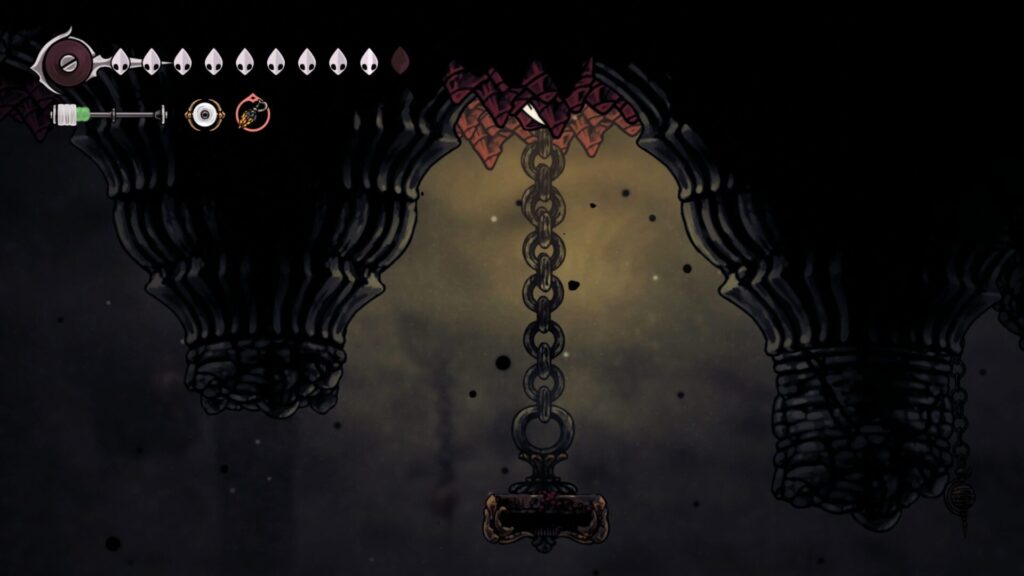Activate the red-ringed charm tool icon
Screen dimensions: 1024x576
pos(252,115)
